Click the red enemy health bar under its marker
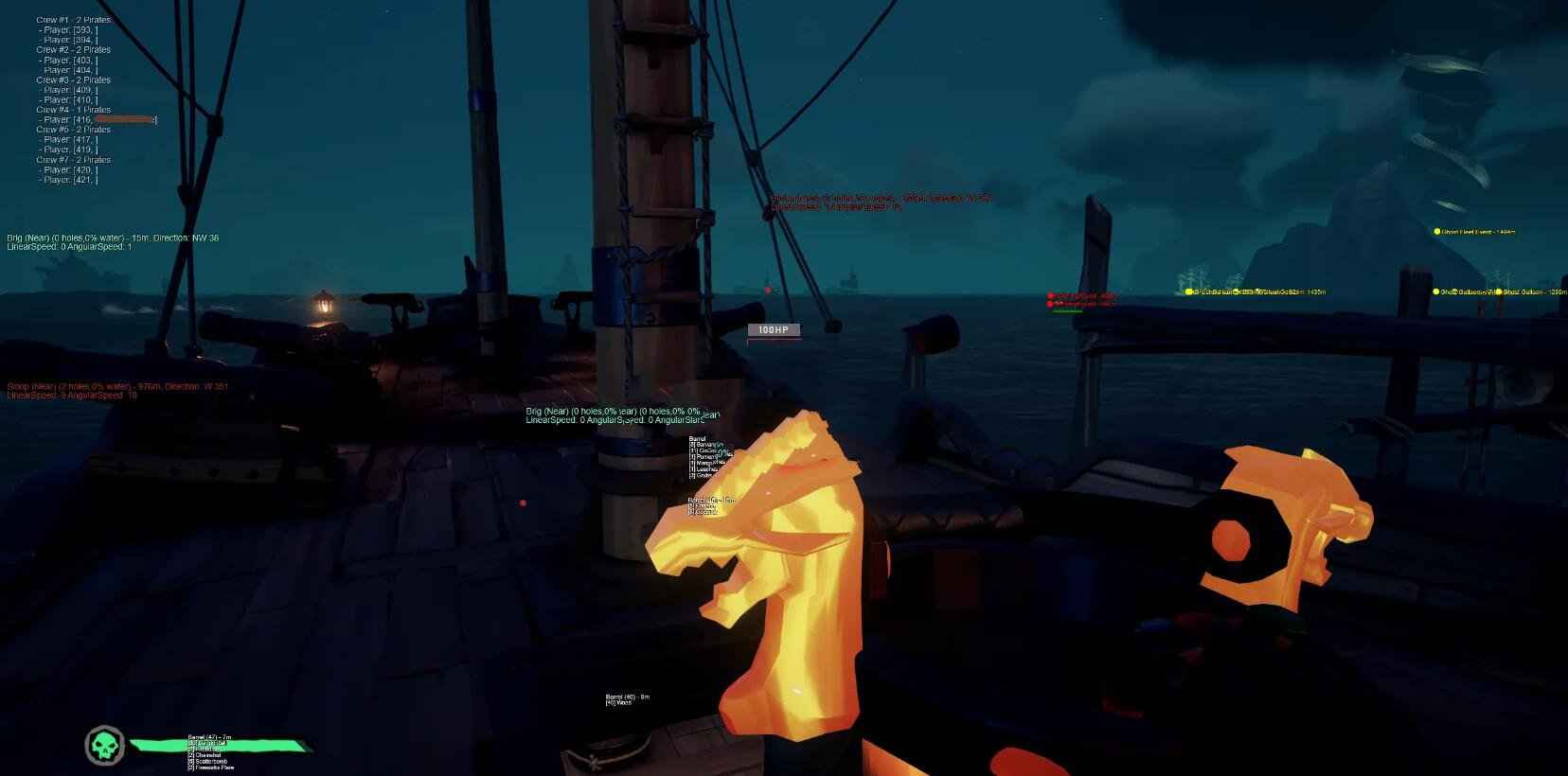The height and width of the screenshot is (776, 1568). pos(1068,311)
